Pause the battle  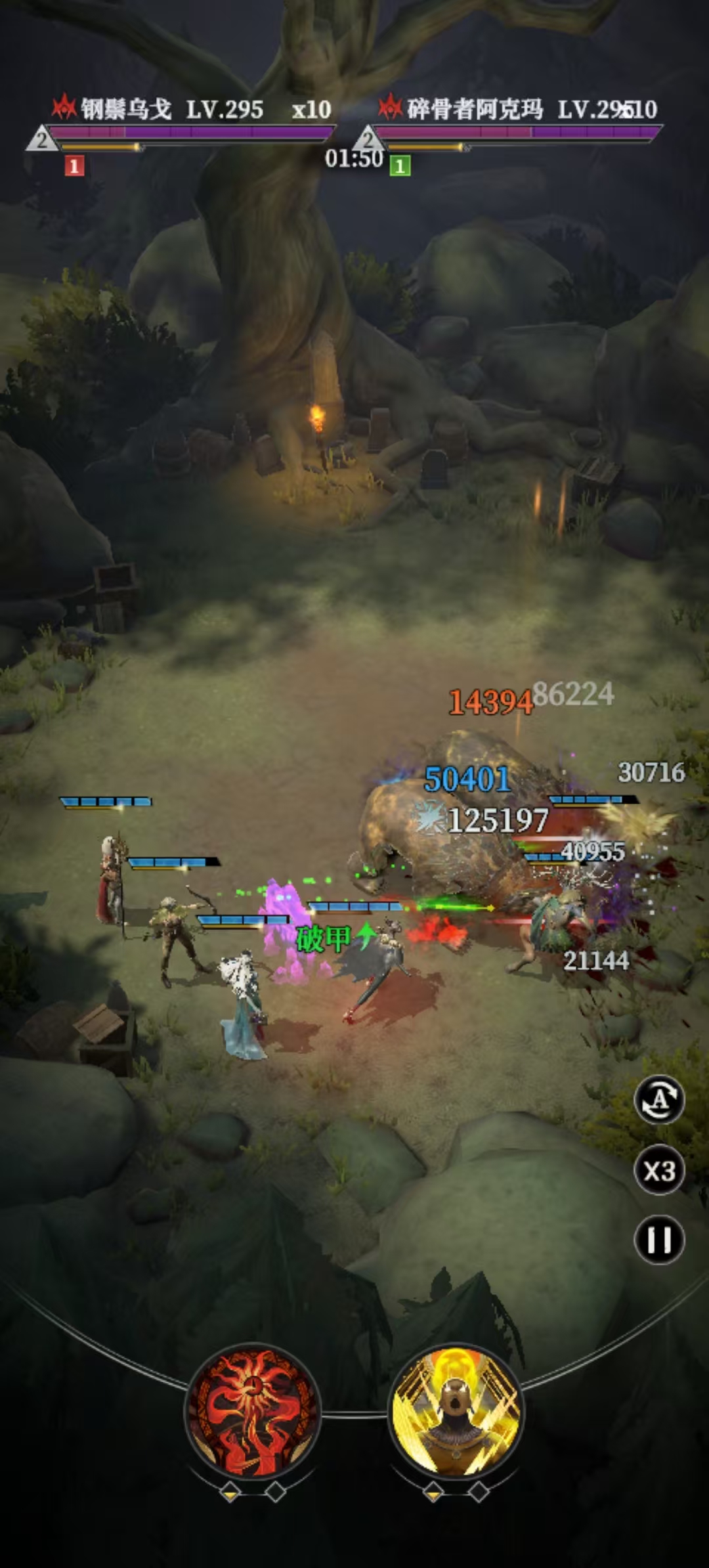659,1240
